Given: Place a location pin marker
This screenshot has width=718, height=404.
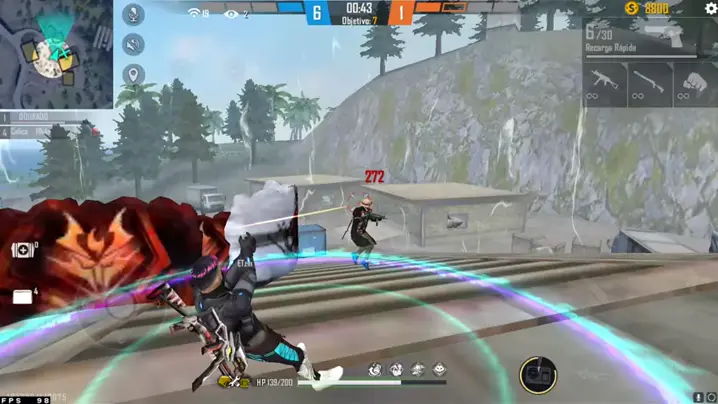Looking at the screenshot, I should tap(133, 75).
